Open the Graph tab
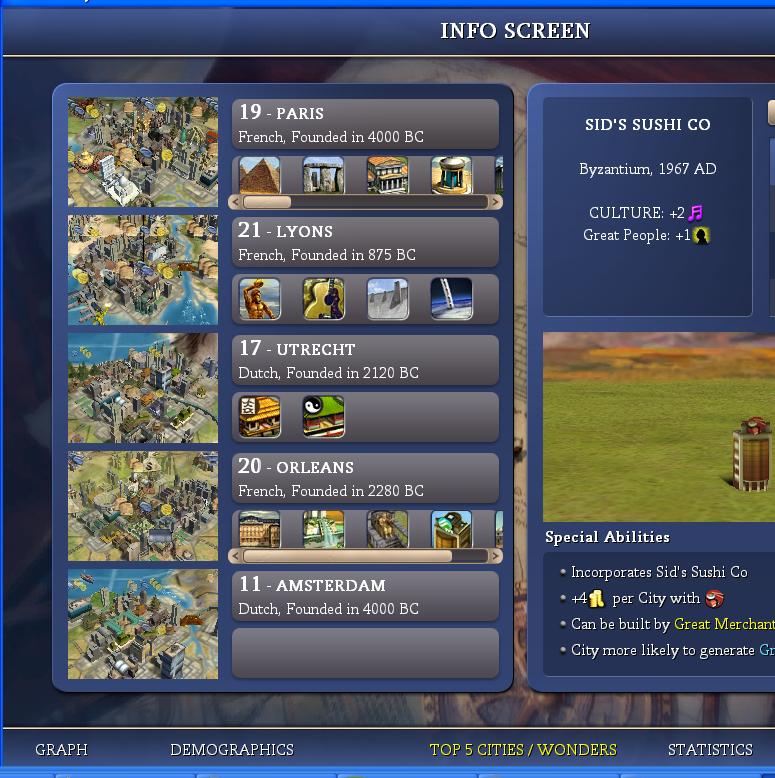The height and width of the screenshot is (778, 775). 61,749
